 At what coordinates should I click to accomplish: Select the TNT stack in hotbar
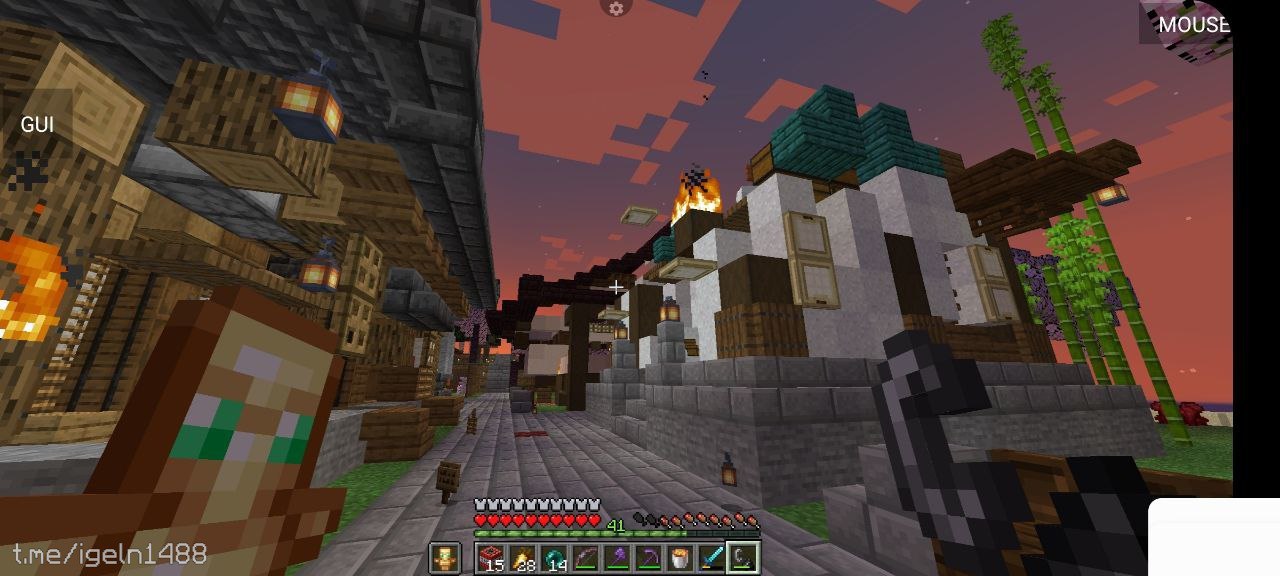click(491, 558)
